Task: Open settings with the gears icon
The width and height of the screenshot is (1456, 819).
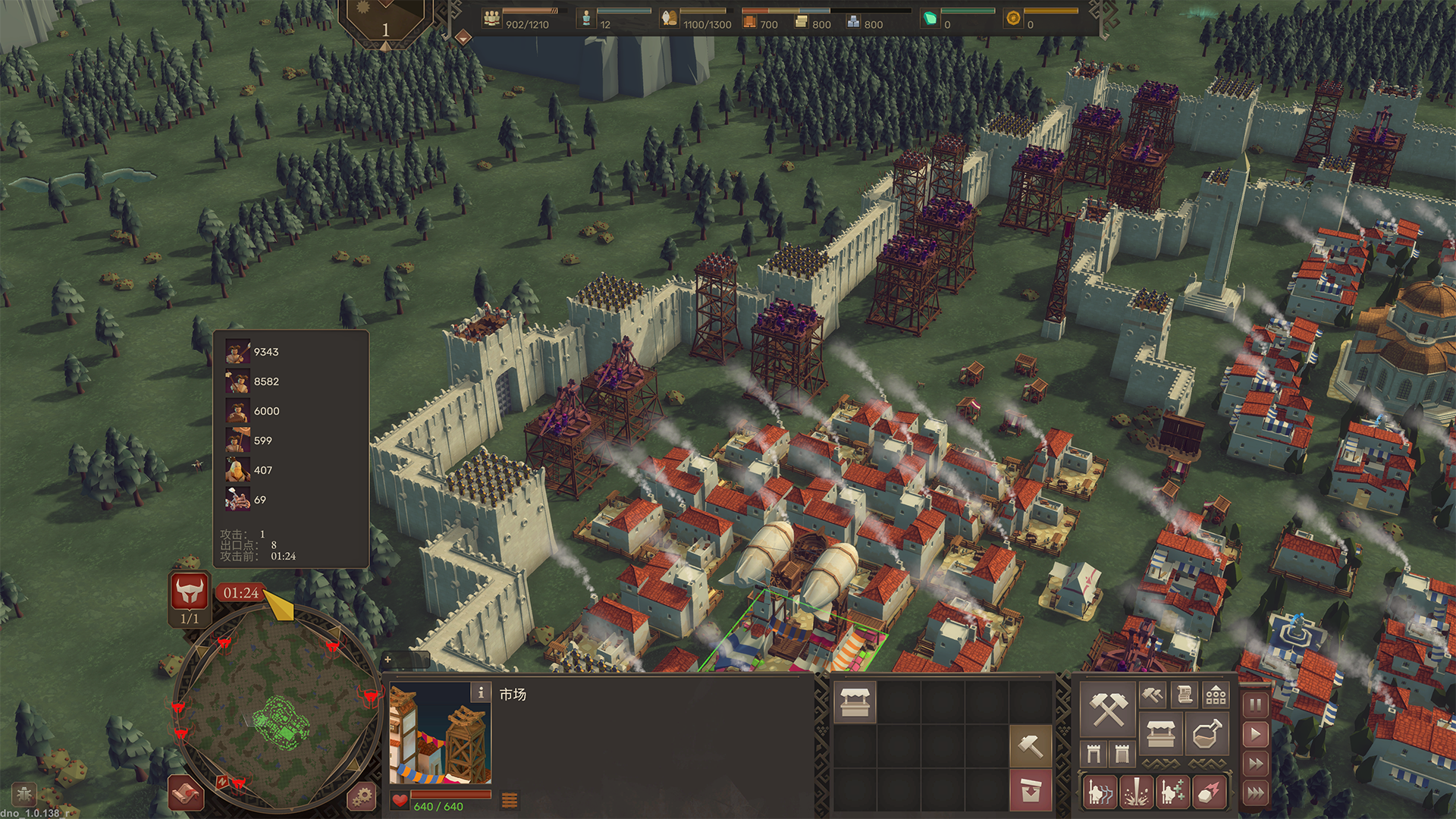Action: pyautogui.click(x=362, y=795)
